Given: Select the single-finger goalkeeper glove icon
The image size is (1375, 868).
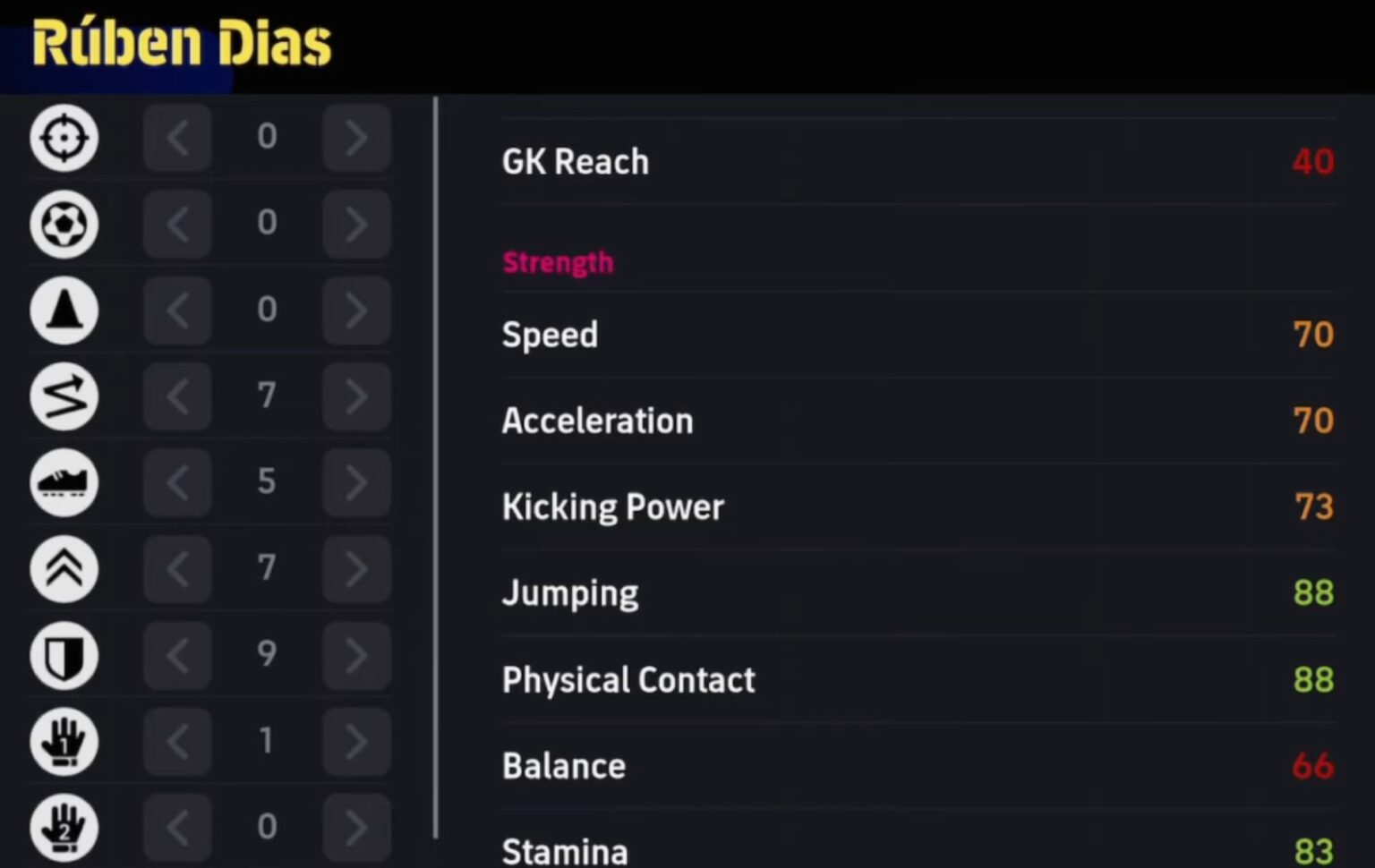Looking at the screenshot, I should point(63,741).
